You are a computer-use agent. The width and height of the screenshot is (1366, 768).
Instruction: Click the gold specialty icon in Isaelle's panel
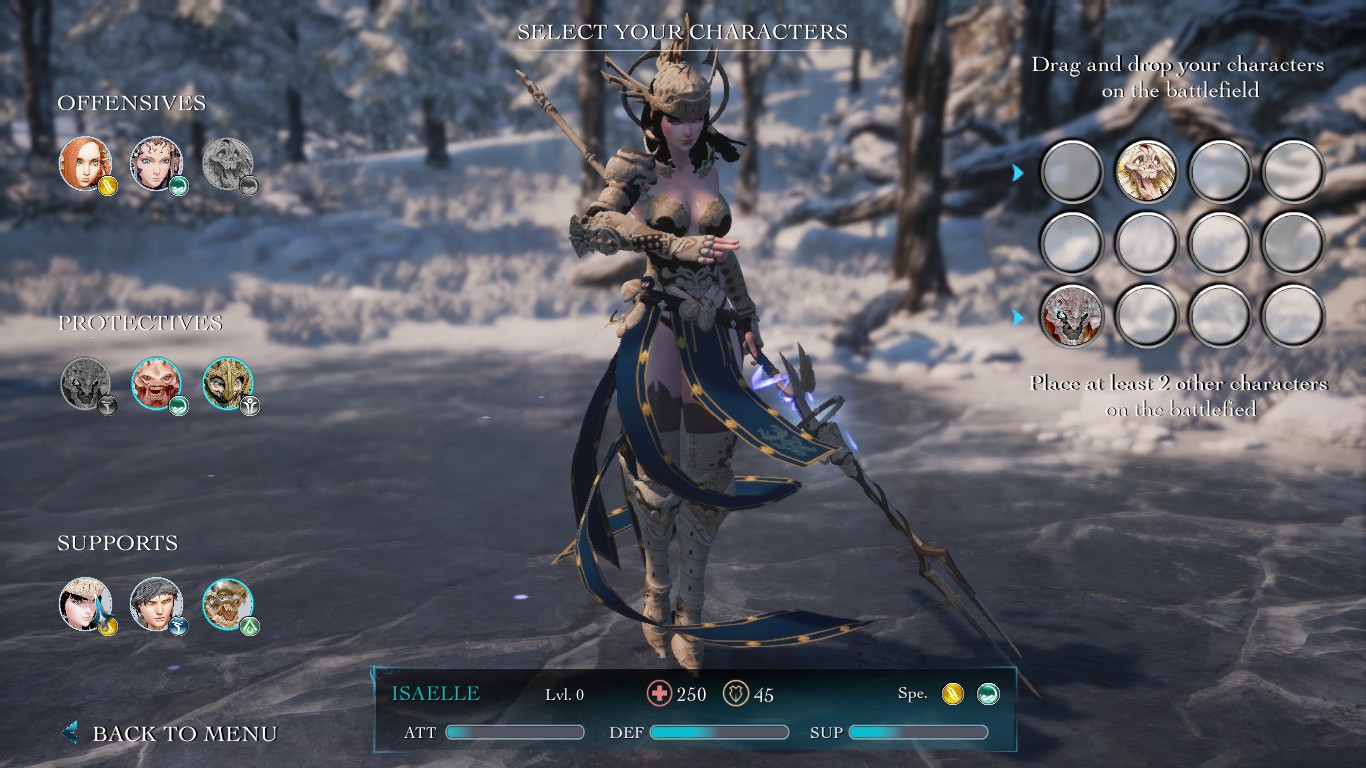tap(952, 694)
